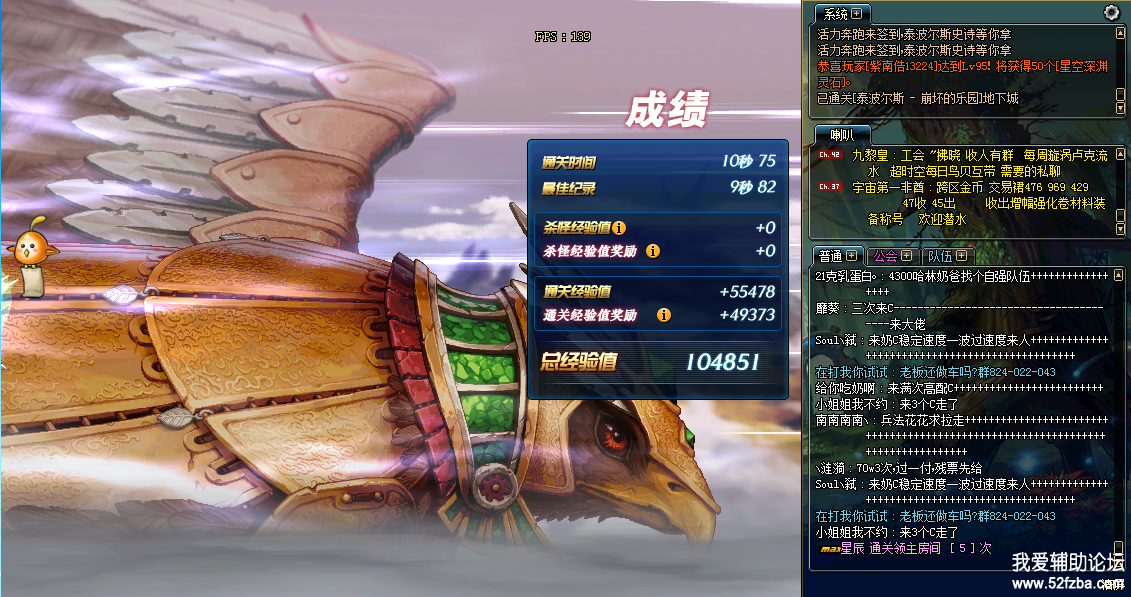
Task: Click the plus box on the 队伍 tab
Action: 961,256
